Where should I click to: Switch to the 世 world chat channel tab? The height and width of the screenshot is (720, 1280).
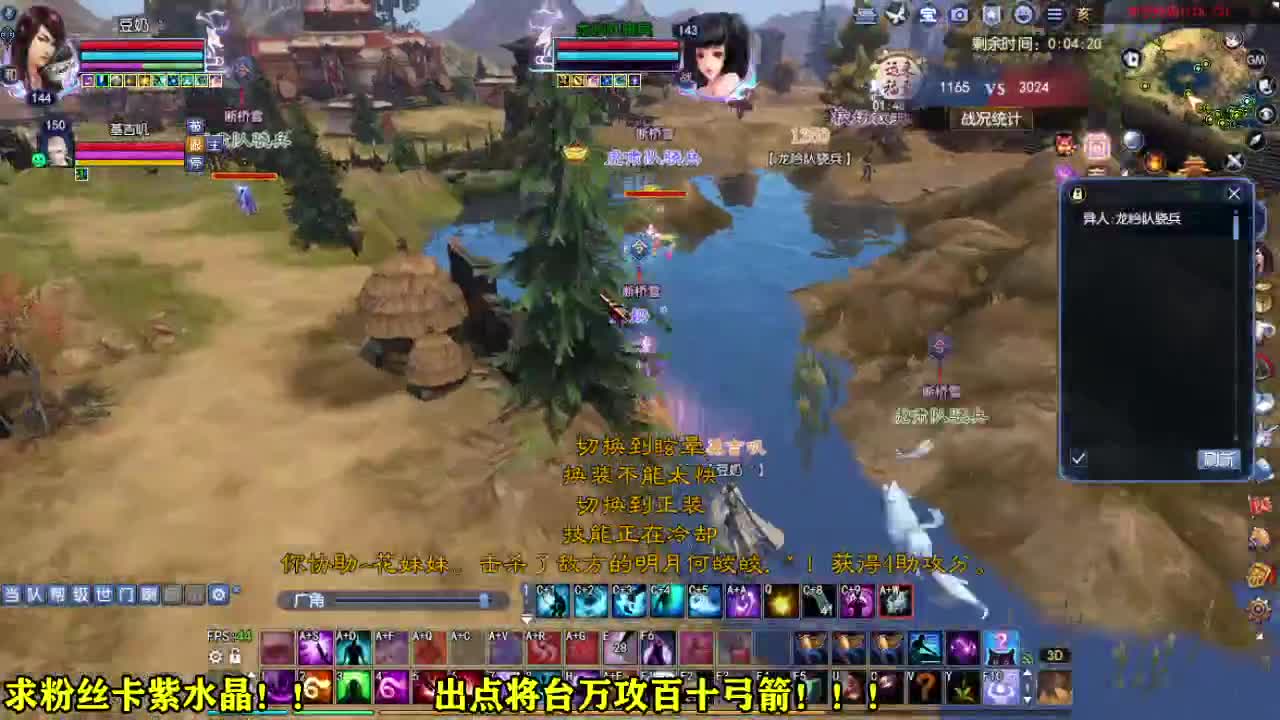[x=107, y=594]
